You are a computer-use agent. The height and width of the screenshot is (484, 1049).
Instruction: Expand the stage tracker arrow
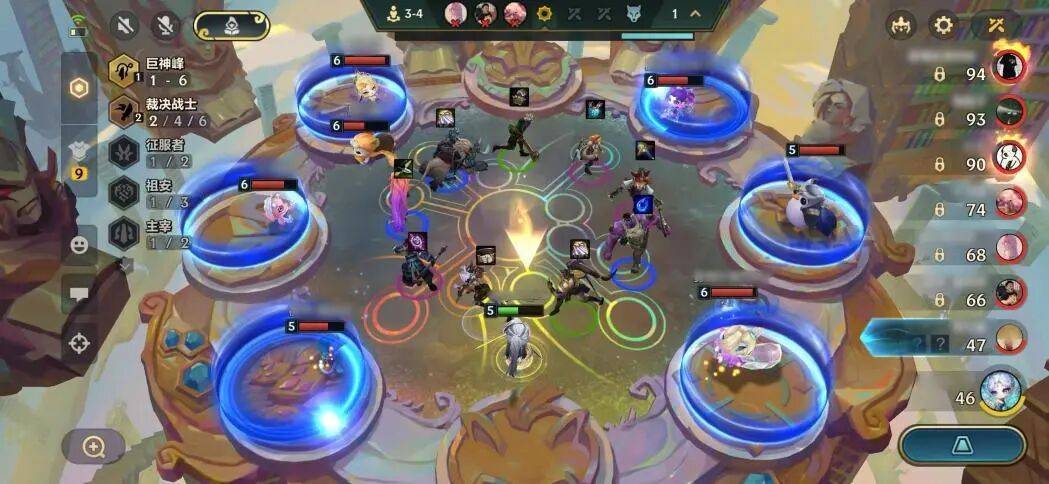click(x=695, y=14)
